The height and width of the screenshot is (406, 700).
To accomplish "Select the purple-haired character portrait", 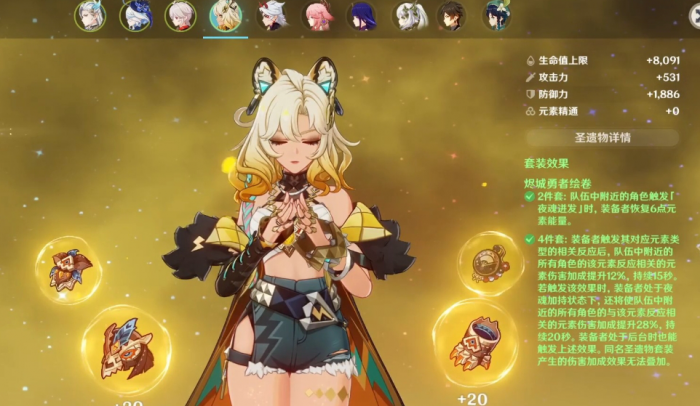I will tap(362, 16).
